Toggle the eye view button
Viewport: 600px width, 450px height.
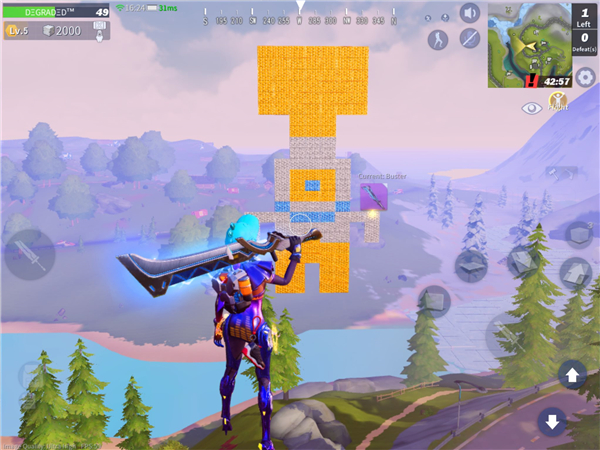(532, 106)
